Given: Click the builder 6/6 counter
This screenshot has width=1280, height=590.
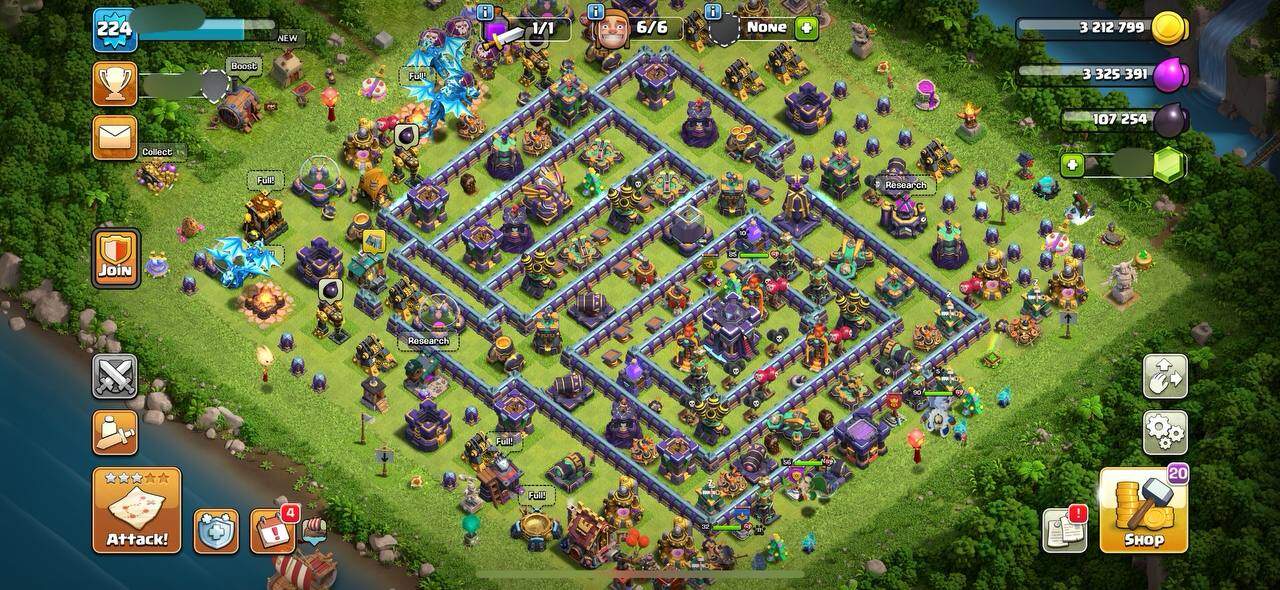Looking at the screenshot, I should click(640, 28).
